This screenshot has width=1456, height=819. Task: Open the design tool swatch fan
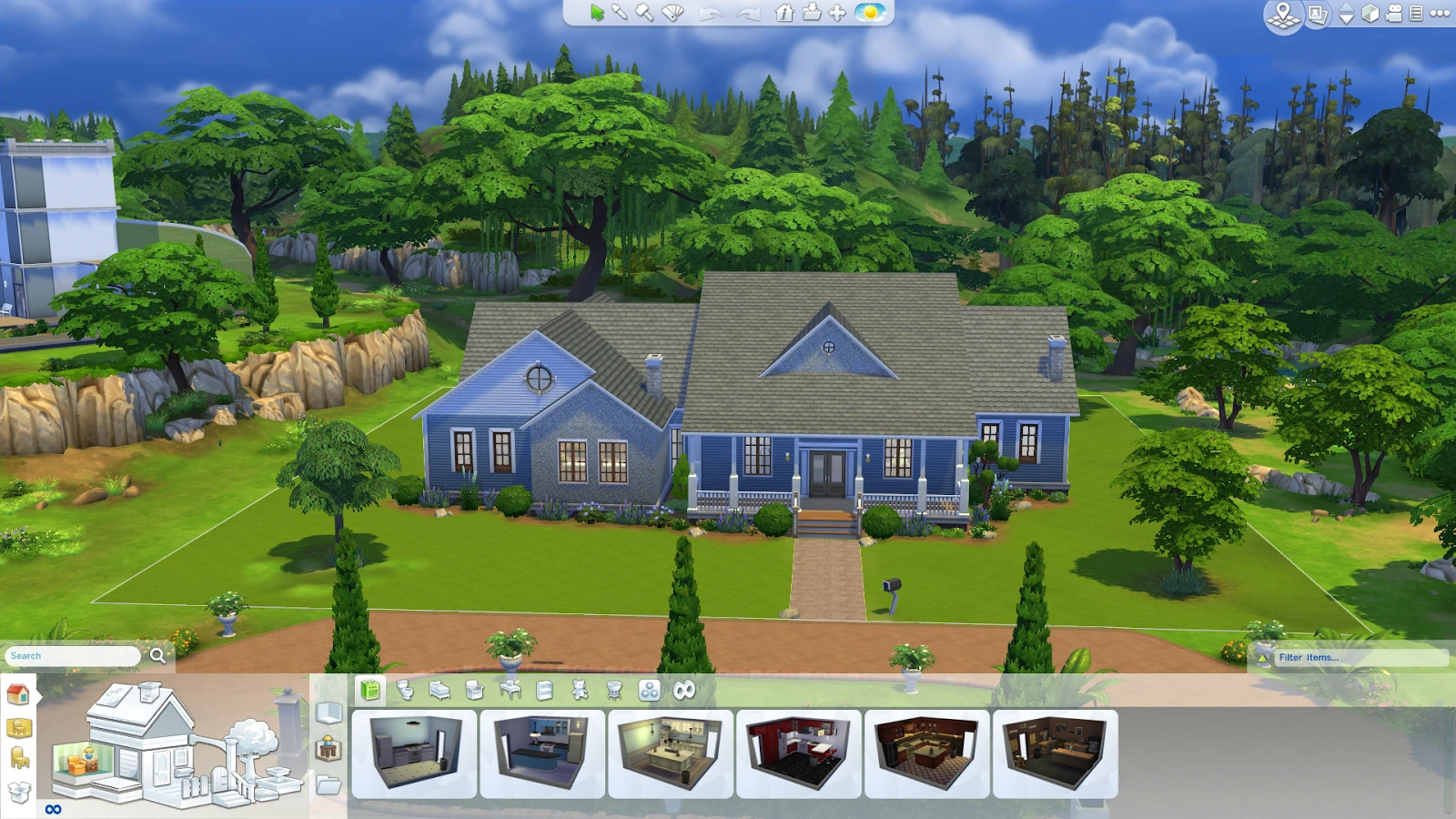(x=672, y=13)
